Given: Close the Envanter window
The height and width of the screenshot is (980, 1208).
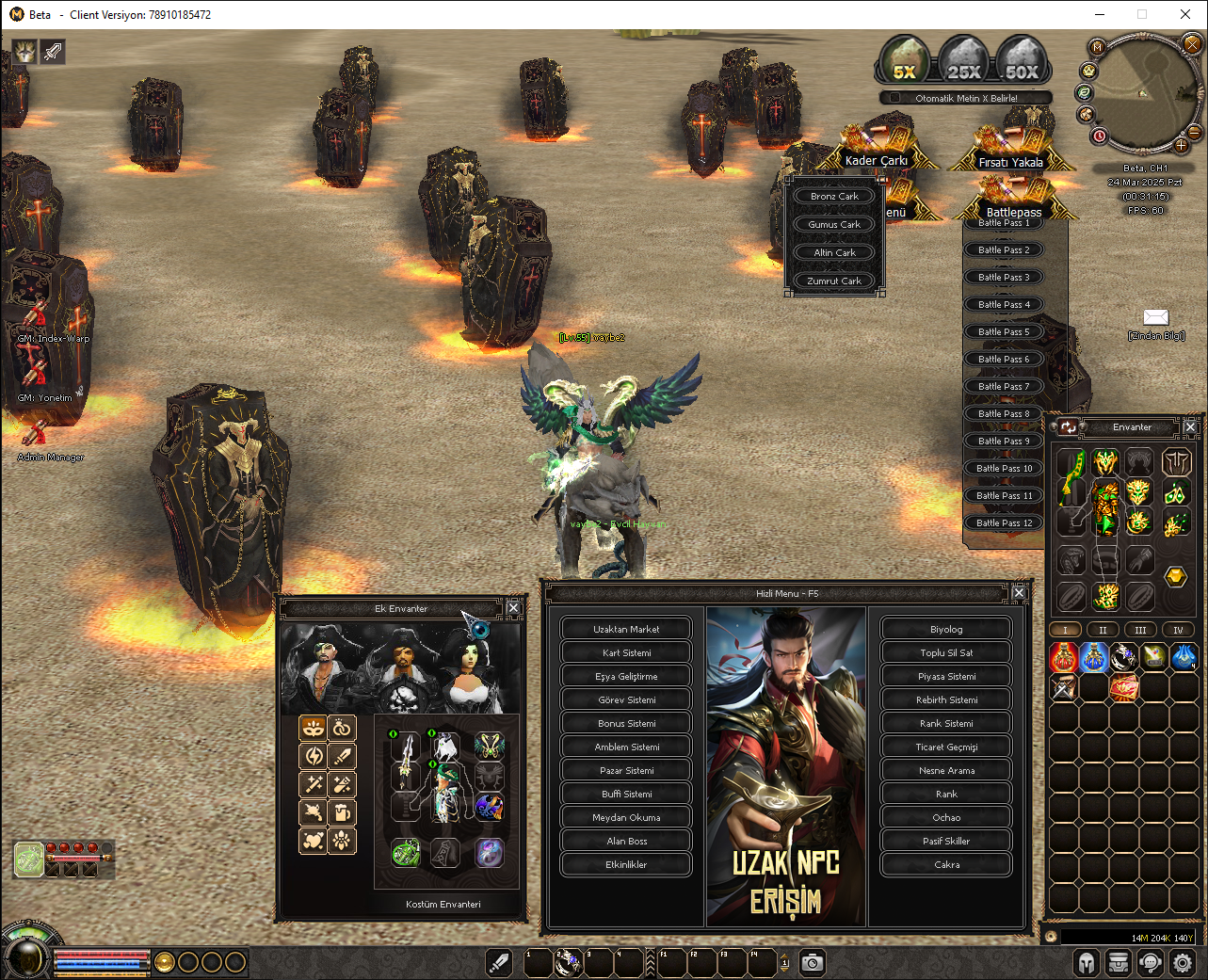Looking at the screenshot, I should 1190,426.
